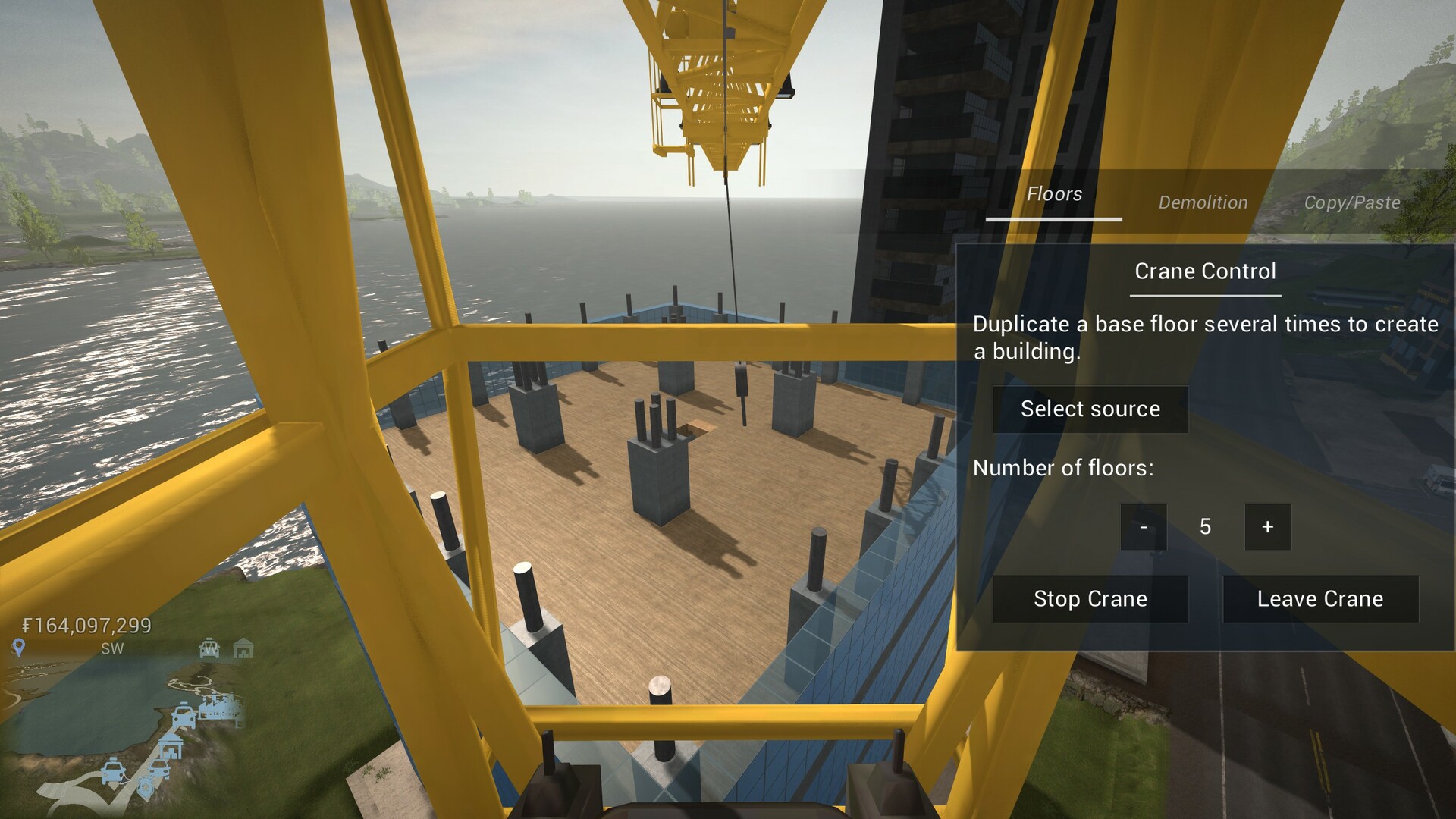The height and width of the screenshot is (819, 1456).
Task: Select the Floors tab
Action: tap(1053, 194)
